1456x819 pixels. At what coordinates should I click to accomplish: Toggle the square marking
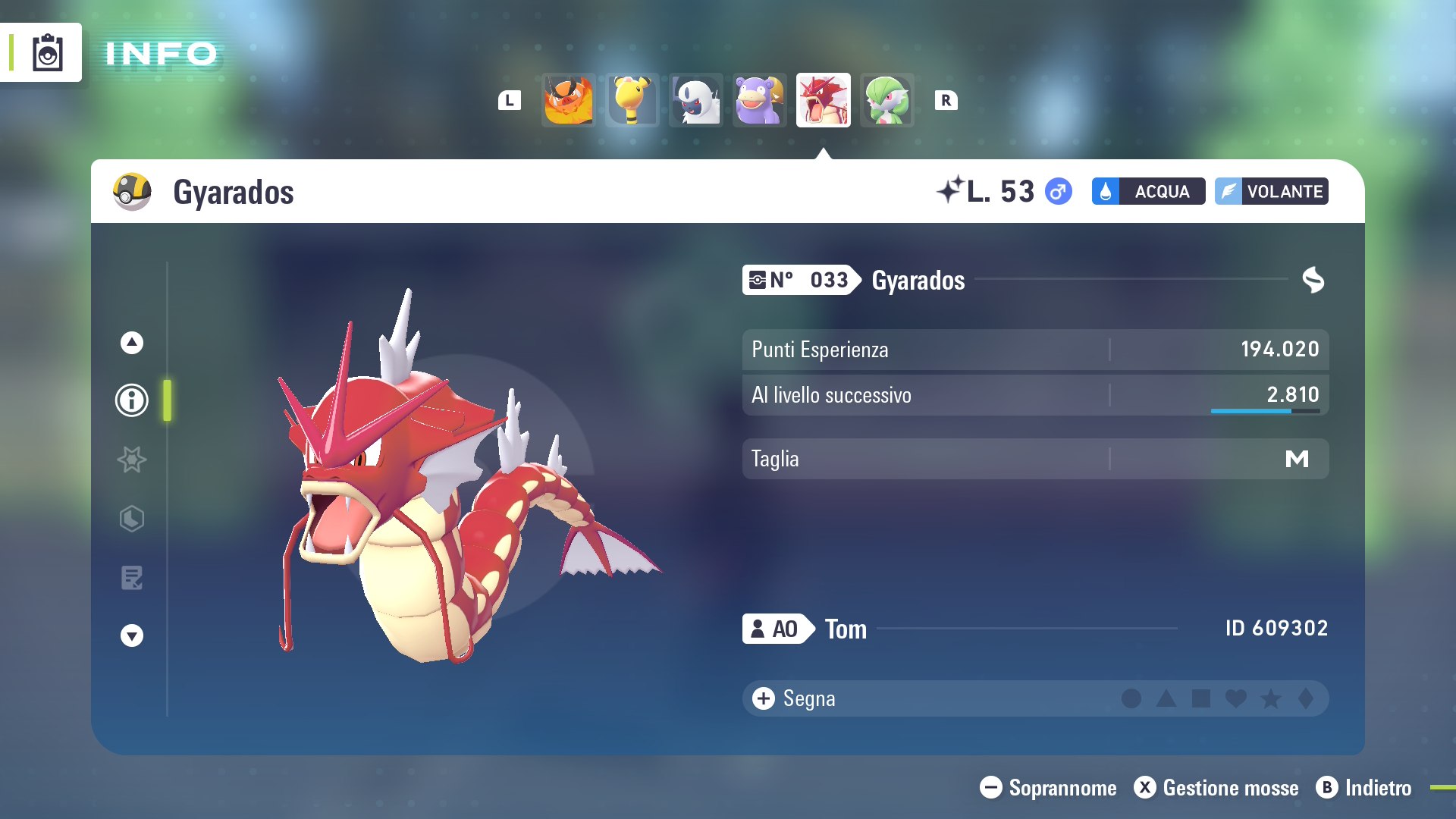pyautogui.click(x=1201, y=698)
